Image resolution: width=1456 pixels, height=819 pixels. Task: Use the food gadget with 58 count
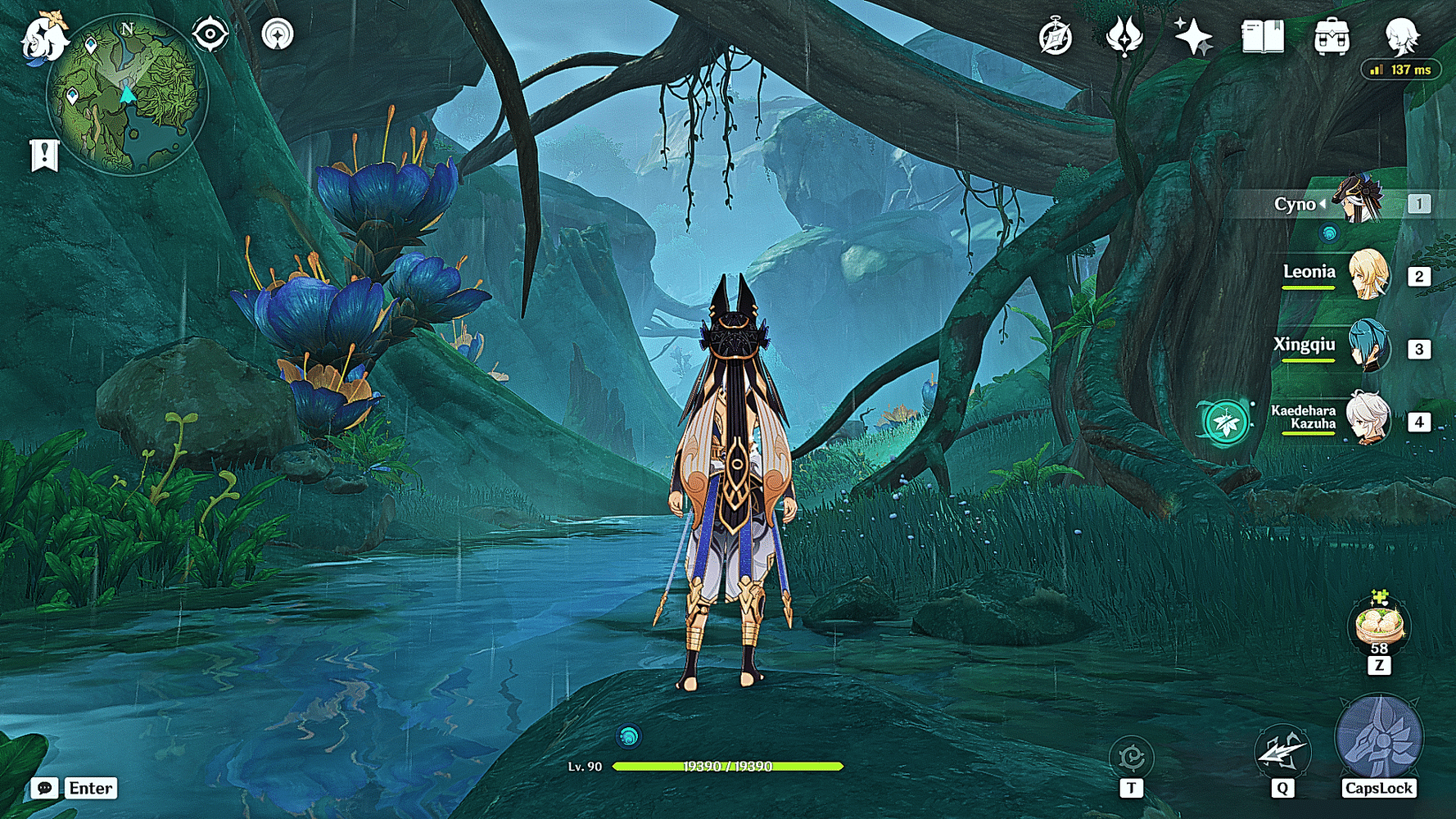(1379, 626)
